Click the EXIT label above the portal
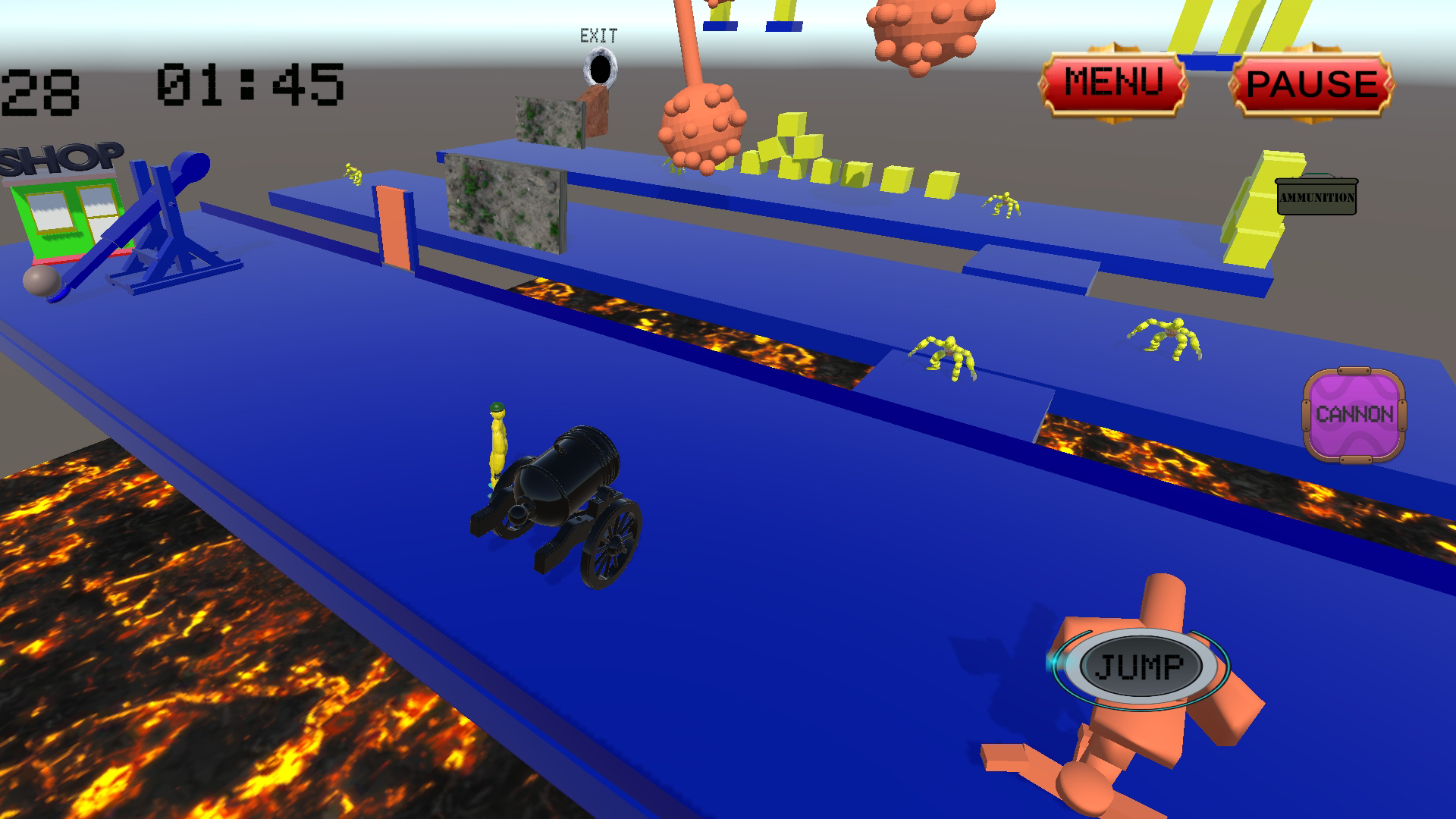1456x819 pixels. pos(598,33)
